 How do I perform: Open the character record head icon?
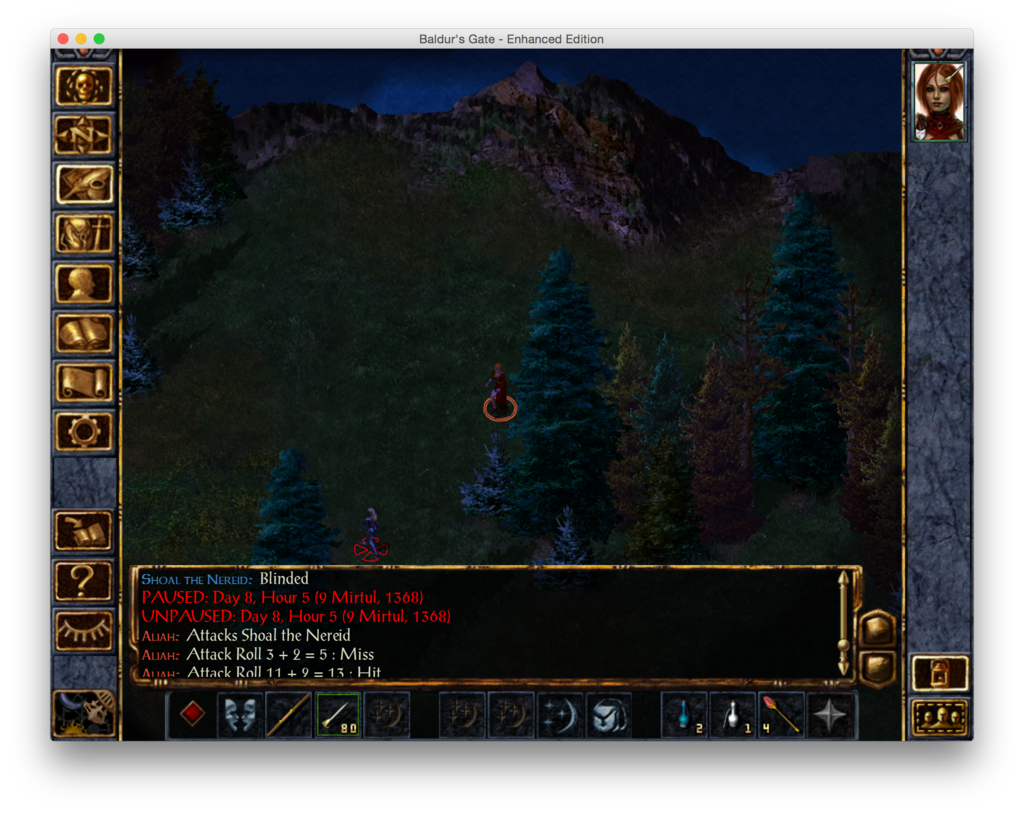84,283
